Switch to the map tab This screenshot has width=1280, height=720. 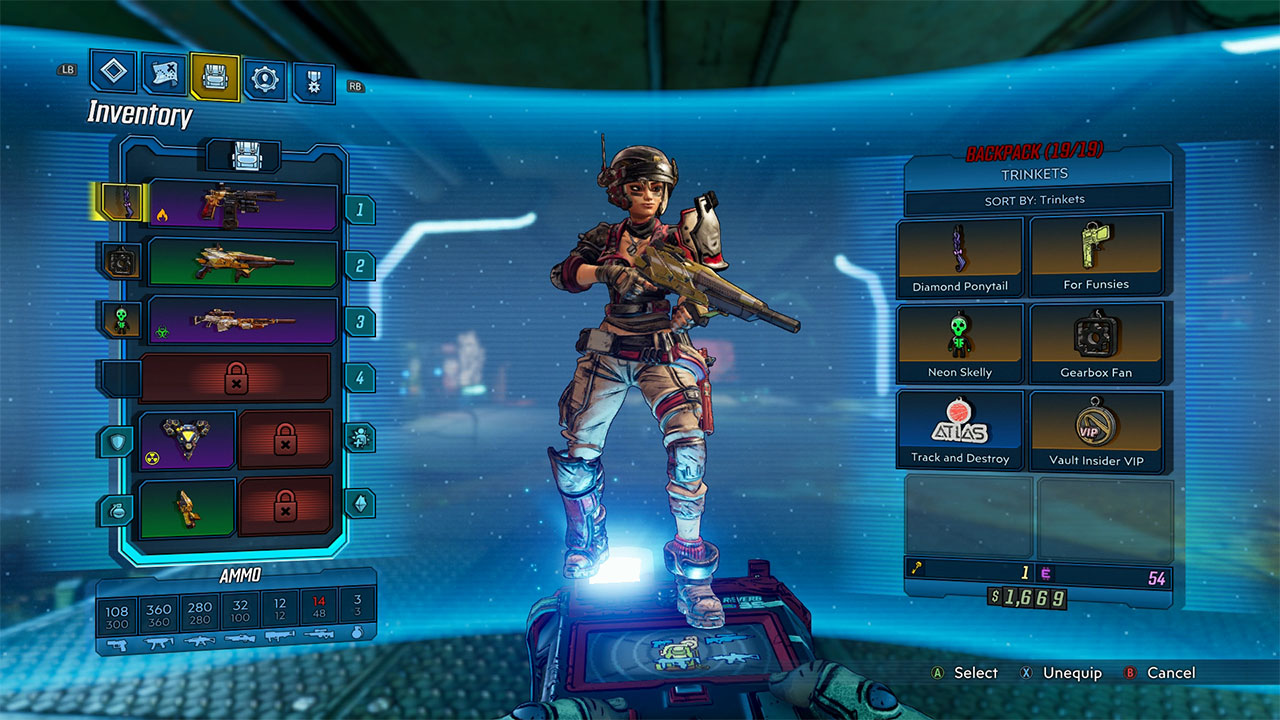click(163, 74)
